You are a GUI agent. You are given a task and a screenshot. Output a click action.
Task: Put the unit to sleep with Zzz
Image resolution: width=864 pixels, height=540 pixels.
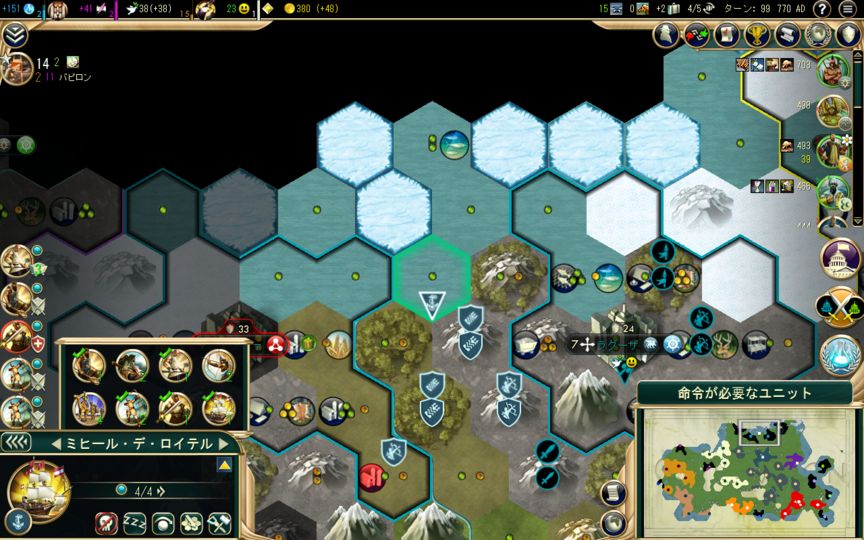pos(134,523)
